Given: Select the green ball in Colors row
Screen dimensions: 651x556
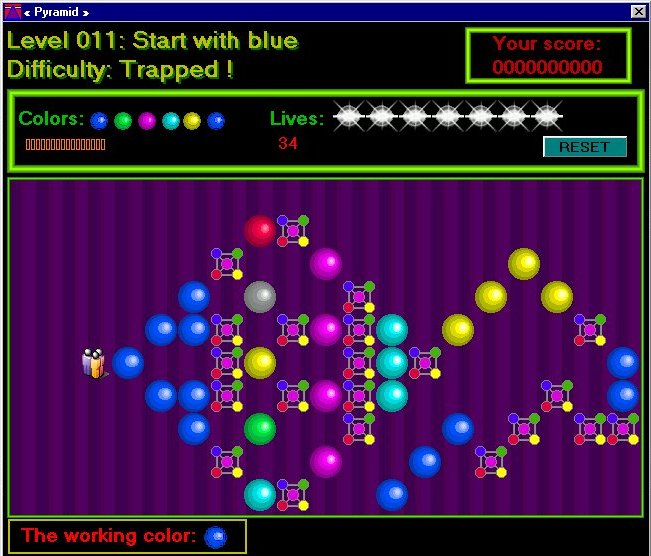Looking at the screenshot, I should 123,121.
